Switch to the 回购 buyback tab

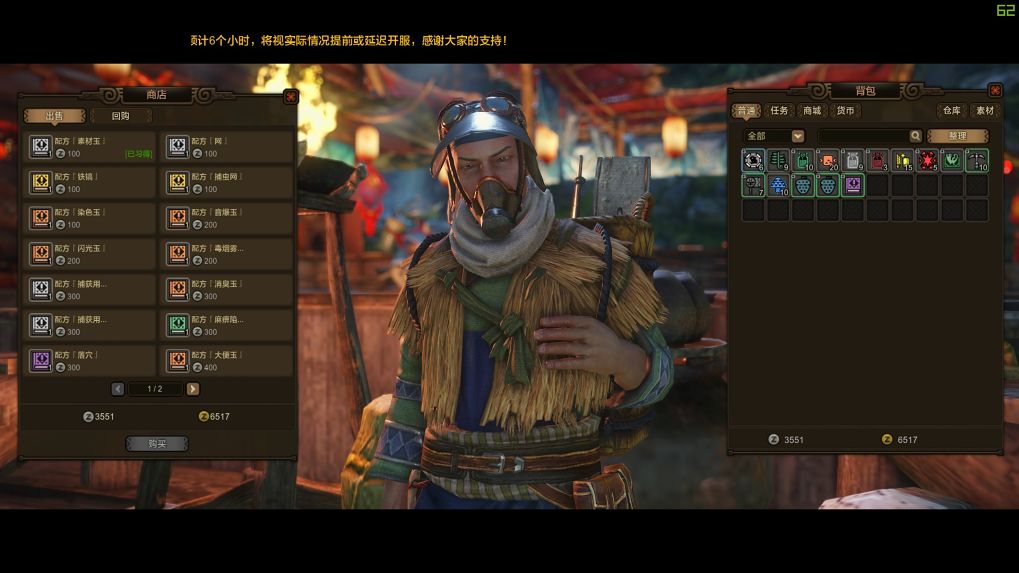(x=120, y=116)
